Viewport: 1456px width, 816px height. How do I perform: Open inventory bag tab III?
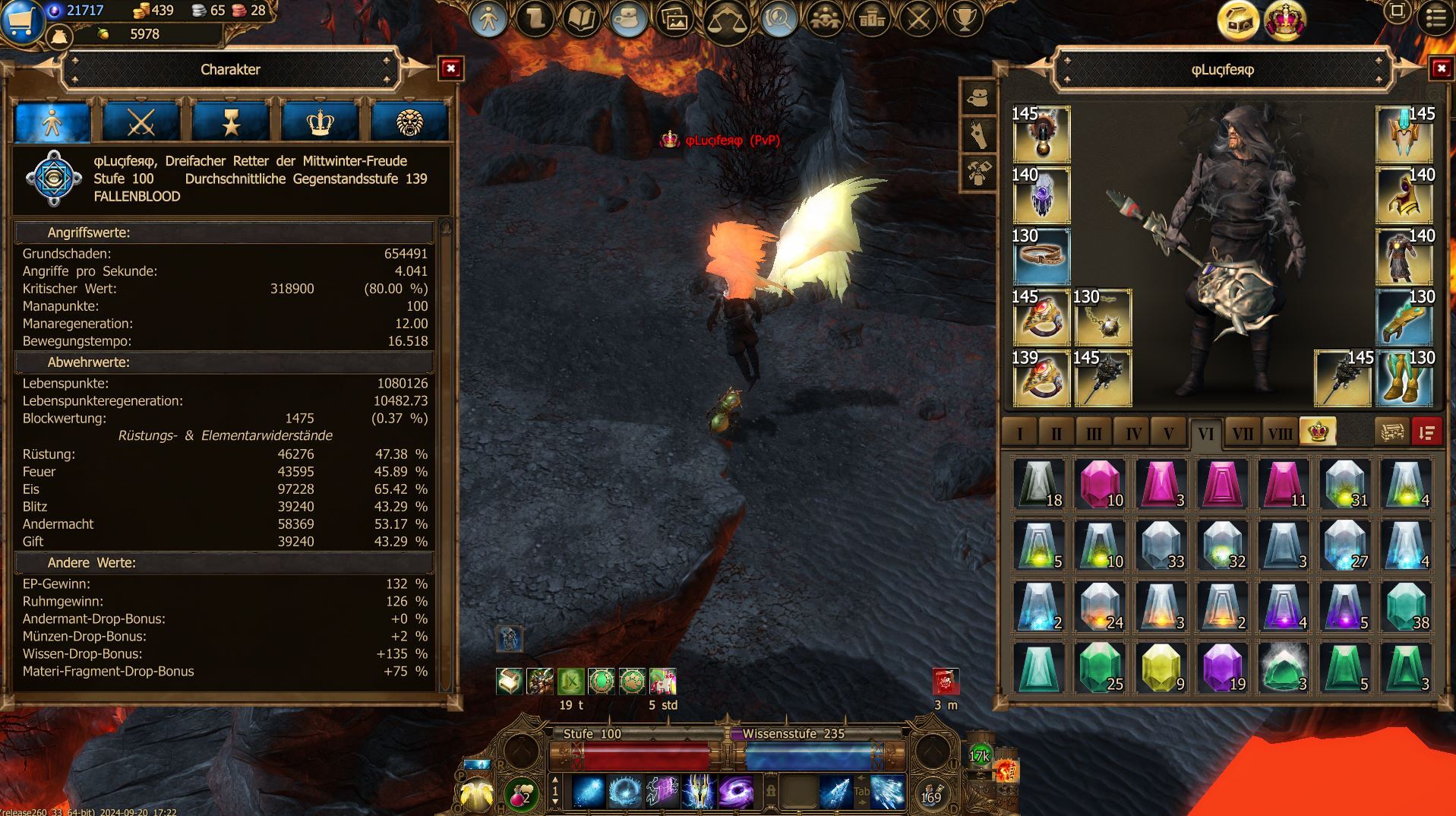[1094, 433]
